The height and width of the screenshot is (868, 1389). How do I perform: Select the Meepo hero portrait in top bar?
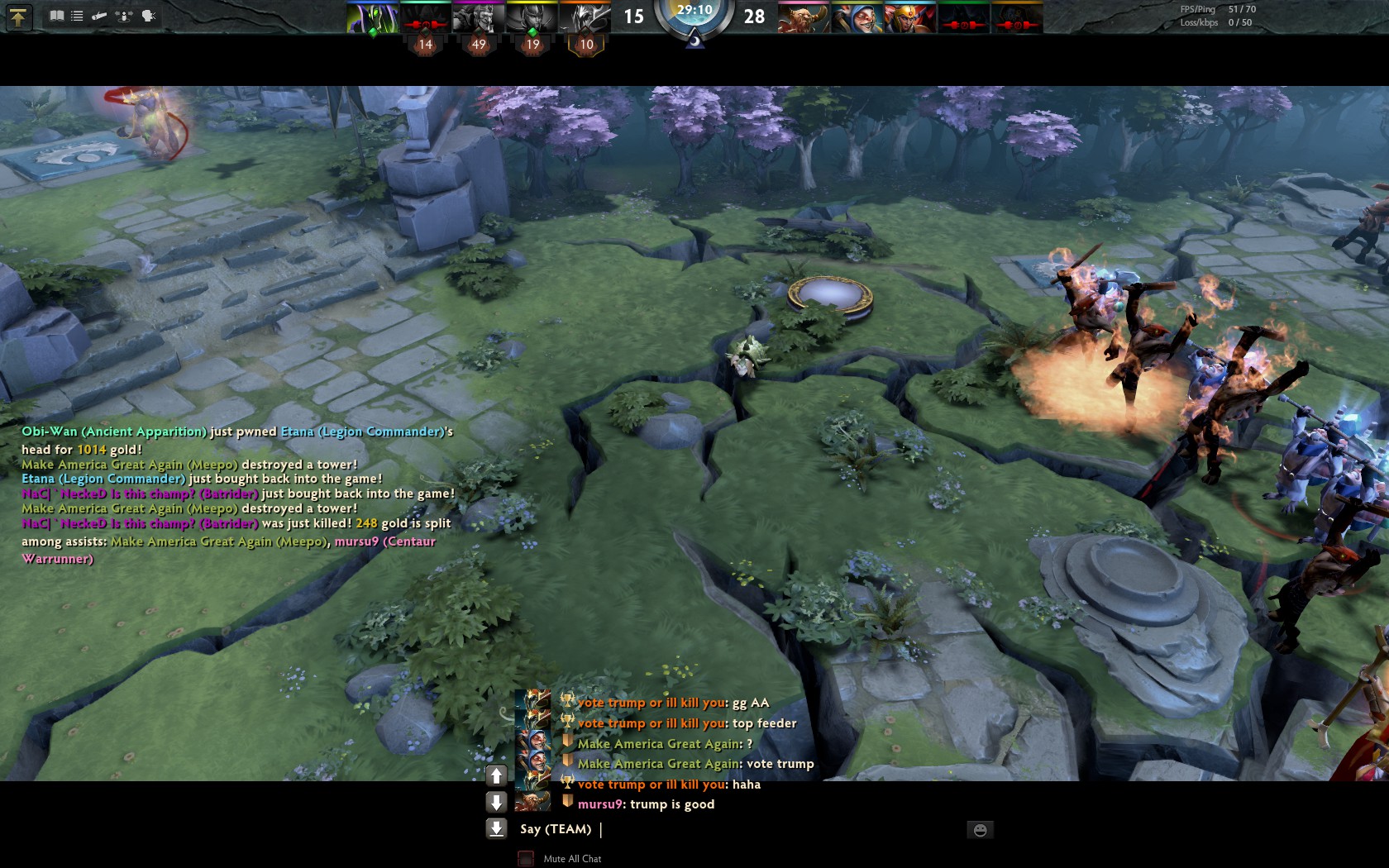coord(856,17)
